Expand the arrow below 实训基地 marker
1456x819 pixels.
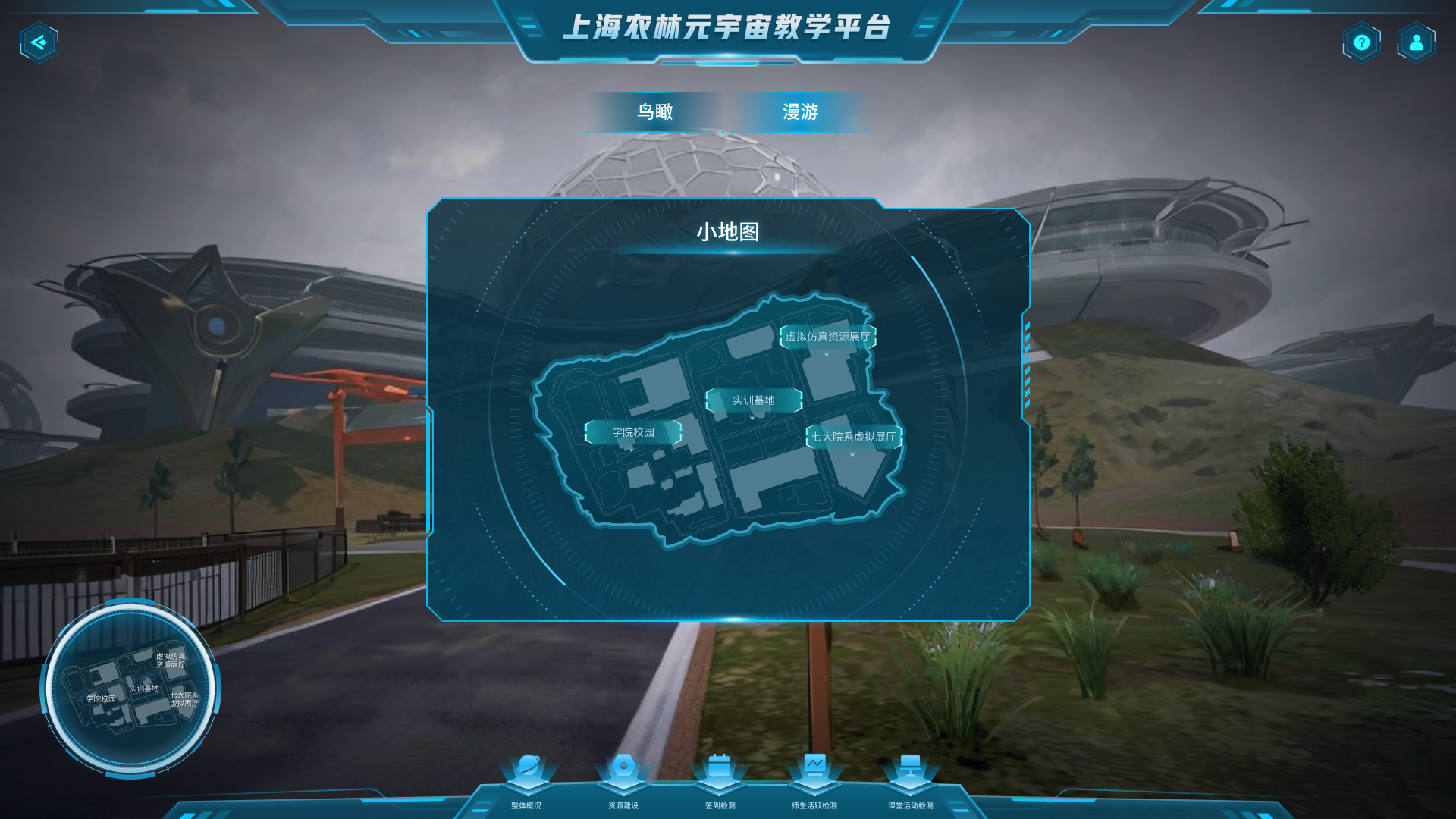click(753, 416)
